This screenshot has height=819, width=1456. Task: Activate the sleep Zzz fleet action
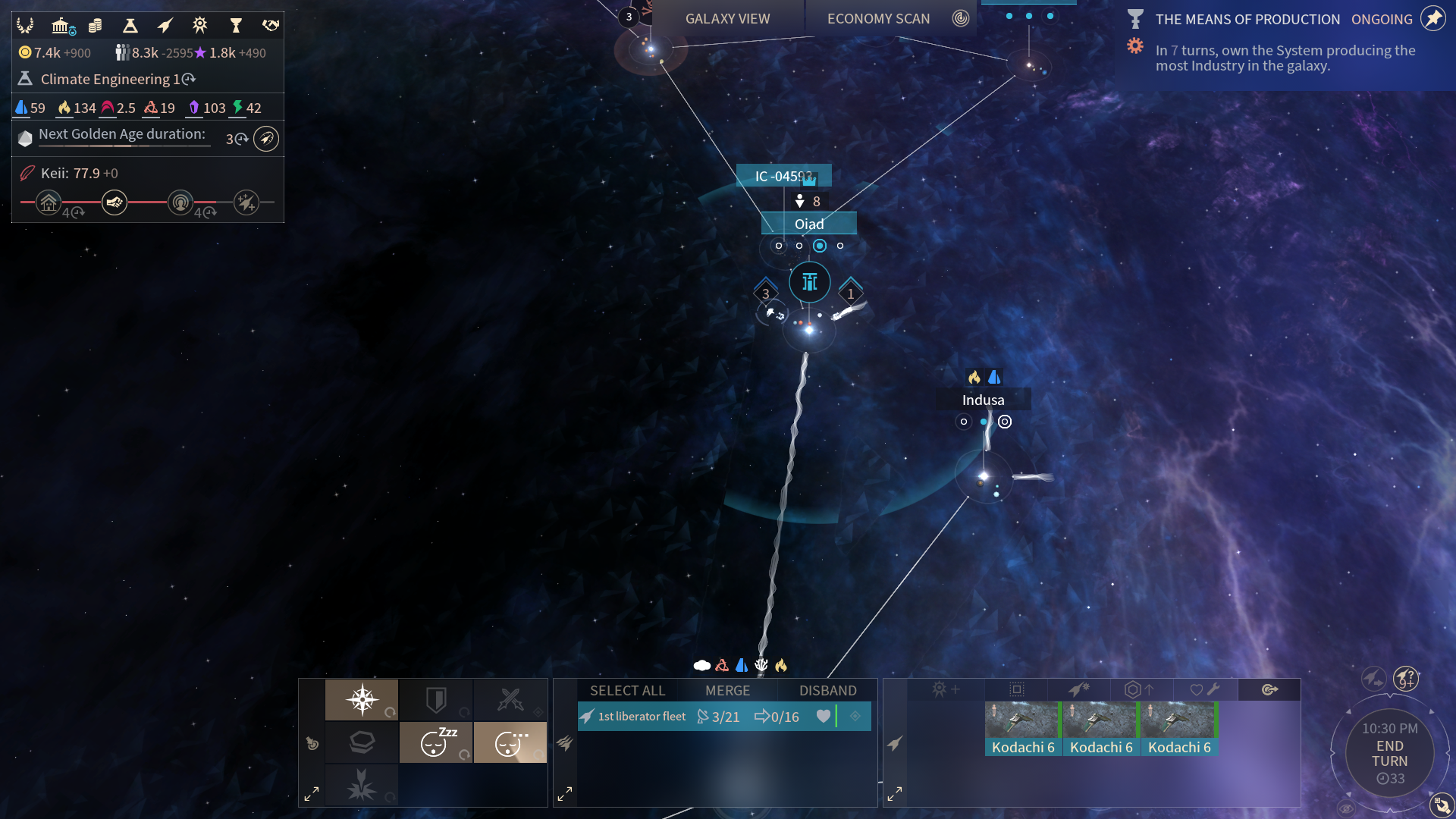436,742
